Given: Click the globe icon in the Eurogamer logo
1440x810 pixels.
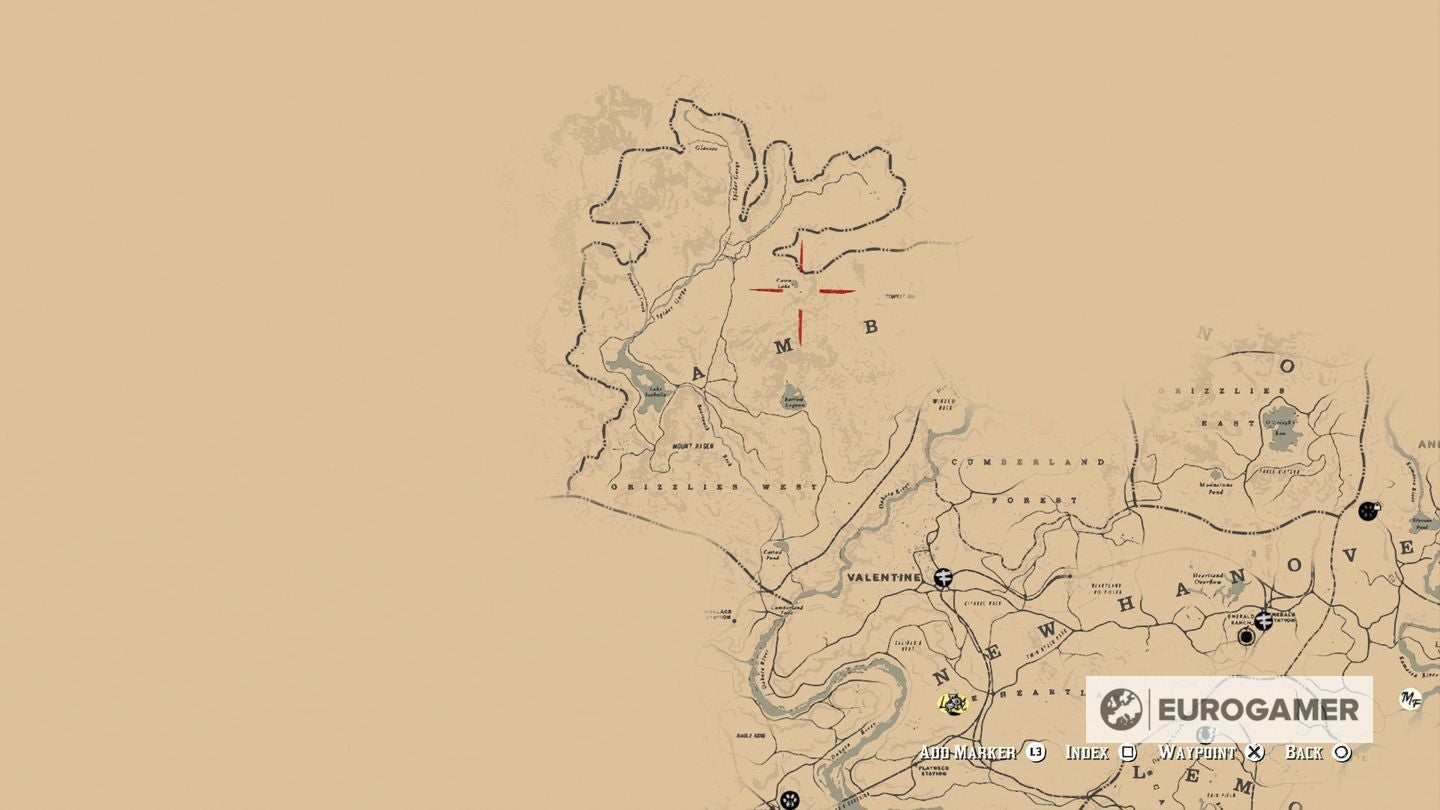Looking at the screenshot, I should pos(1122,706).
